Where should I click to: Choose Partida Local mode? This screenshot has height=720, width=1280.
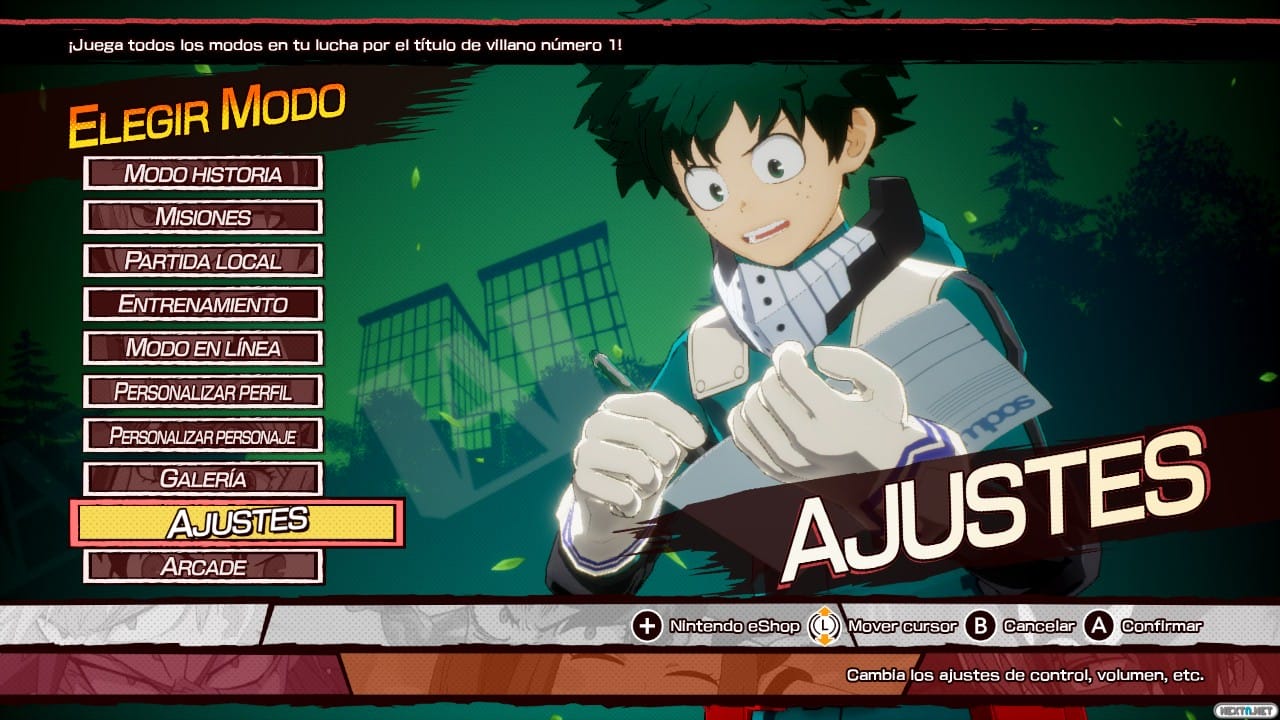[203, 261]
